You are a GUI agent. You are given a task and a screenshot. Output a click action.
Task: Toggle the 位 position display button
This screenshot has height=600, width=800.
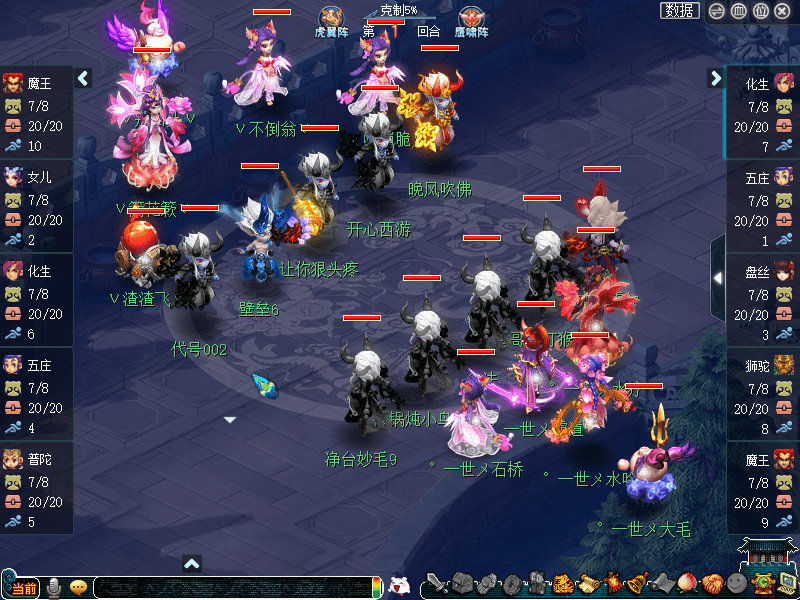pos(760,11)
